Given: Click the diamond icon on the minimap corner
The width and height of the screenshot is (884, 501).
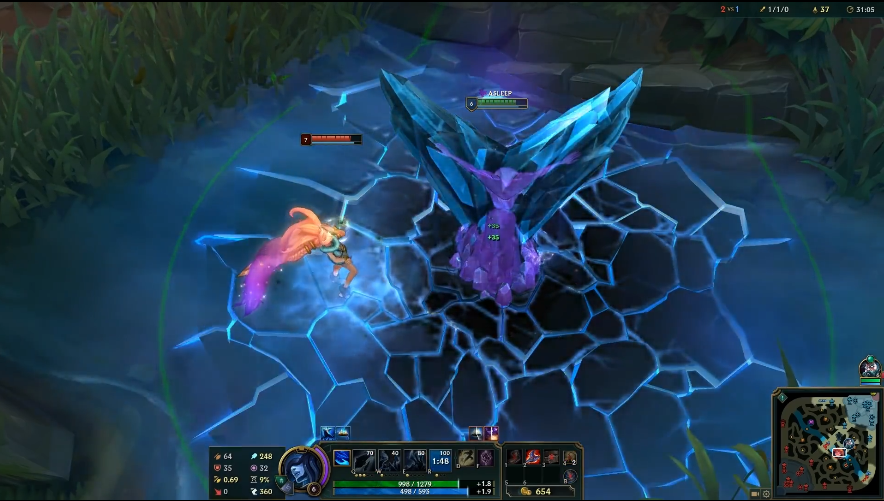Looking at the screenshot, I should (x=780, y=397).
